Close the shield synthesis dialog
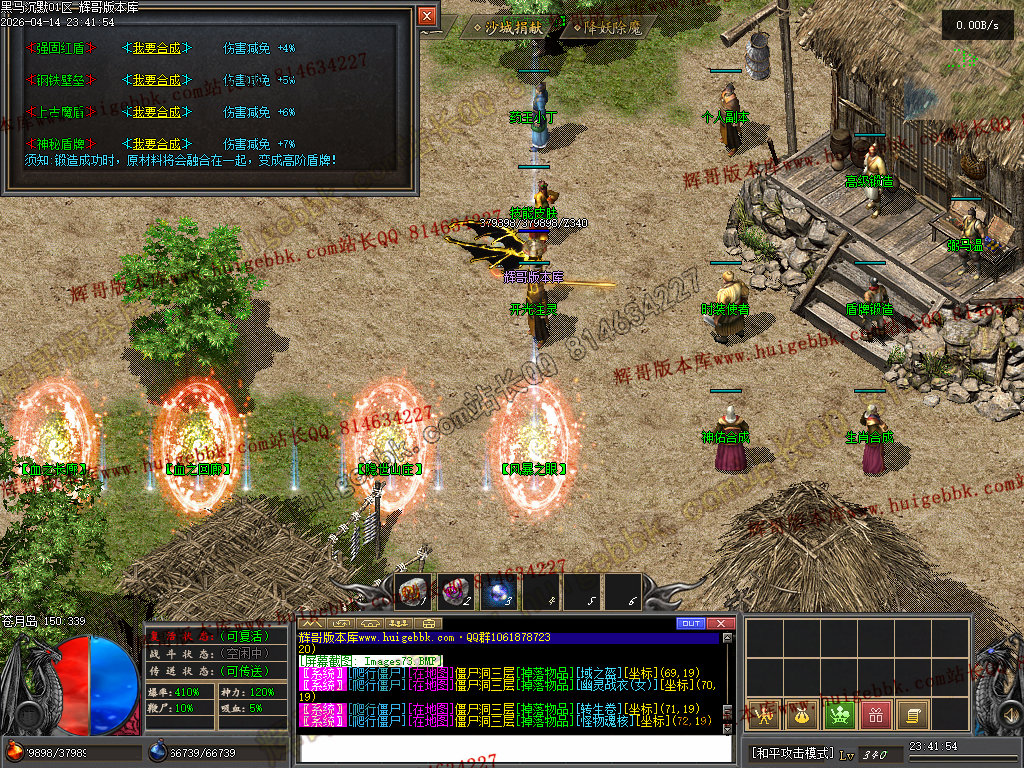 pos(427,16)
